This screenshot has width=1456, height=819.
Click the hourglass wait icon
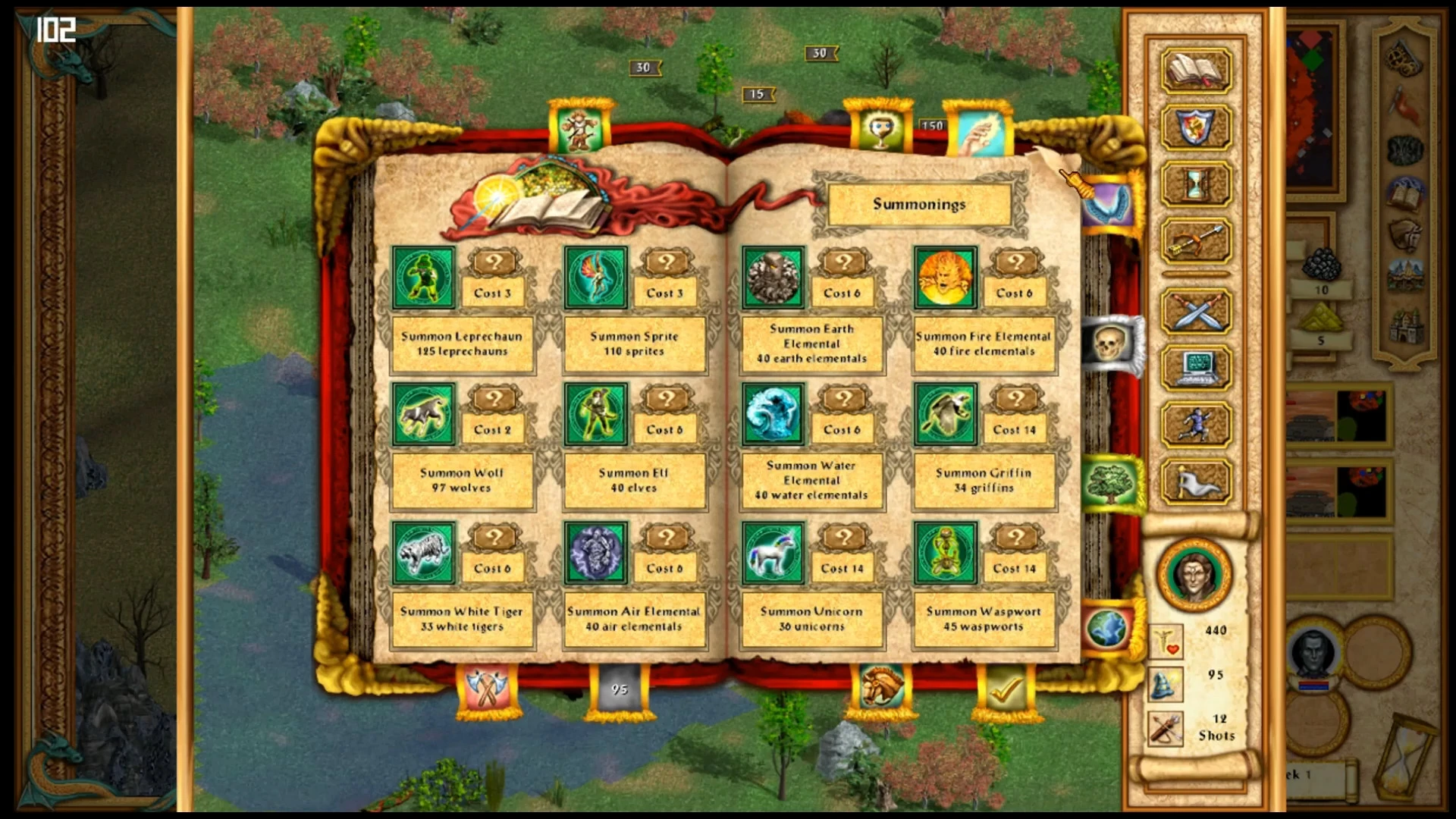point(1194,182)
